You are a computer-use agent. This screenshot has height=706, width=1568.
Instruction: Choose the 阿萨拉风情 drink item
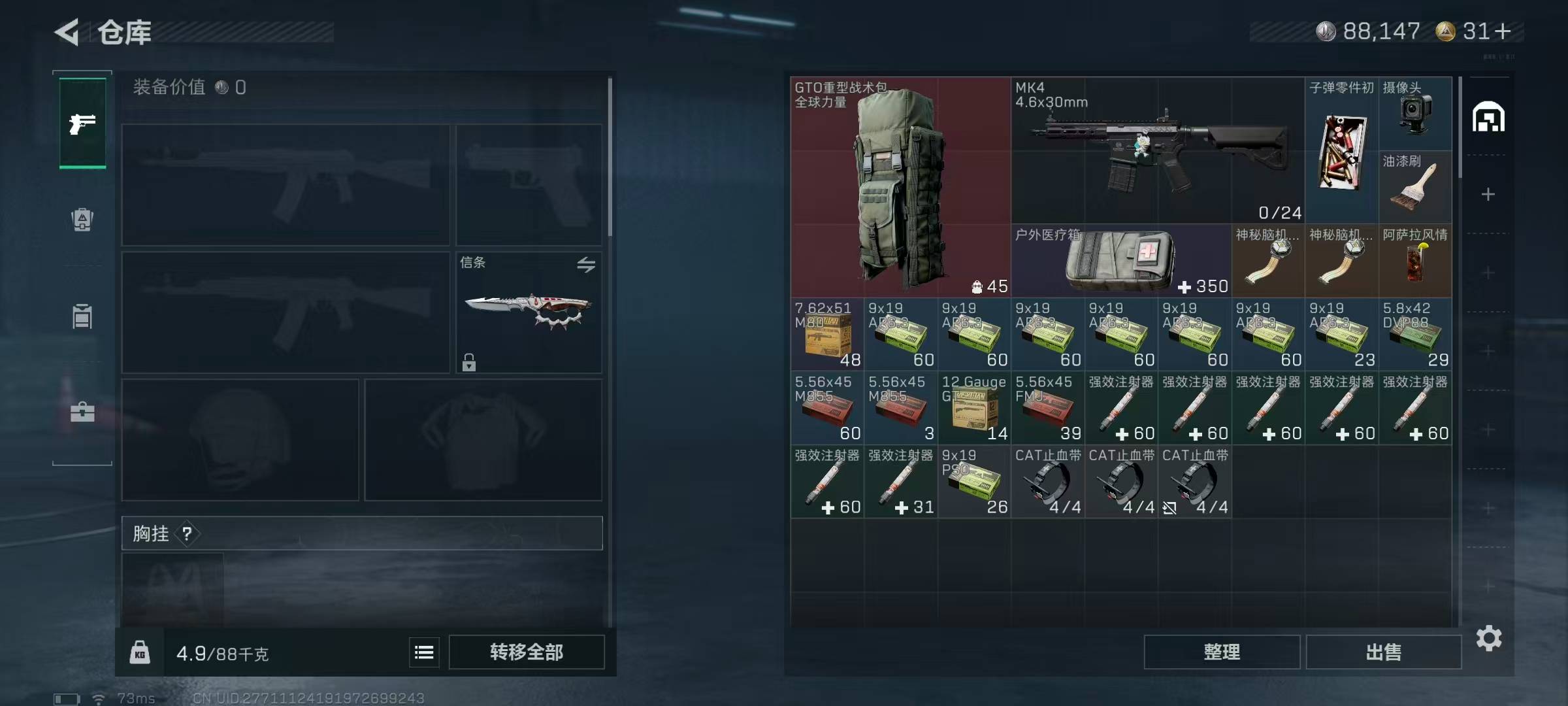click(x=1414, y=261)
